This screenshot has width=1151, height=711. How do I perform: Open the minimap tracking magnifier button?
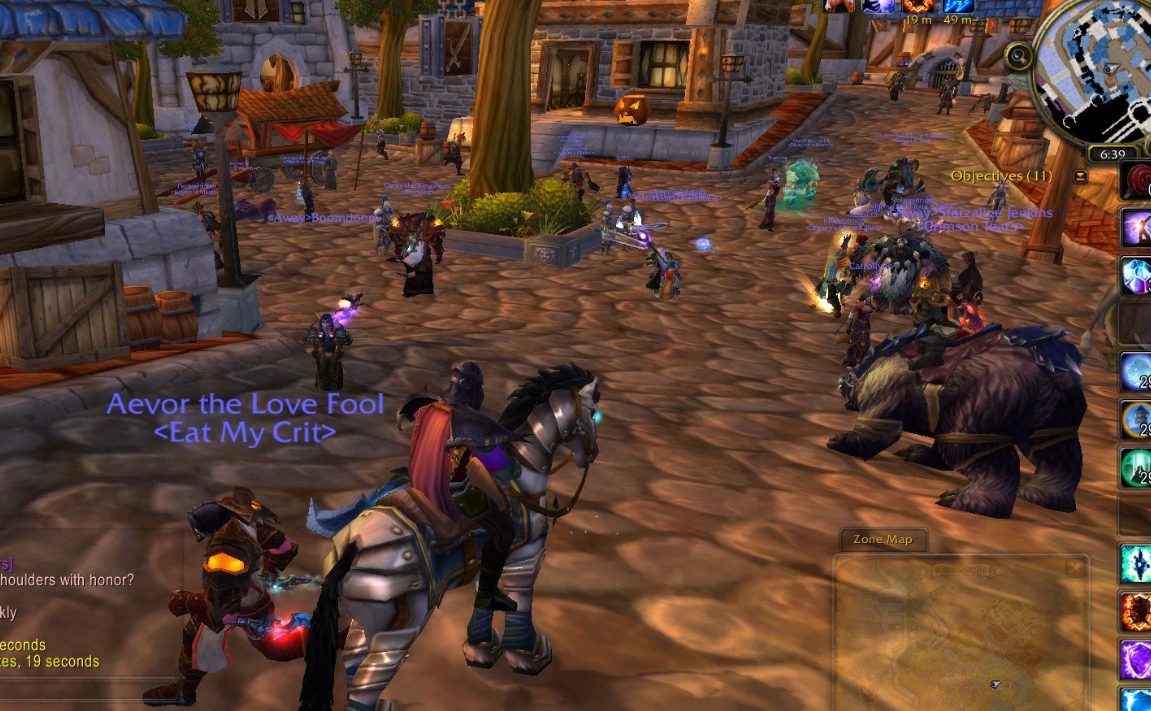[1019, 55]
